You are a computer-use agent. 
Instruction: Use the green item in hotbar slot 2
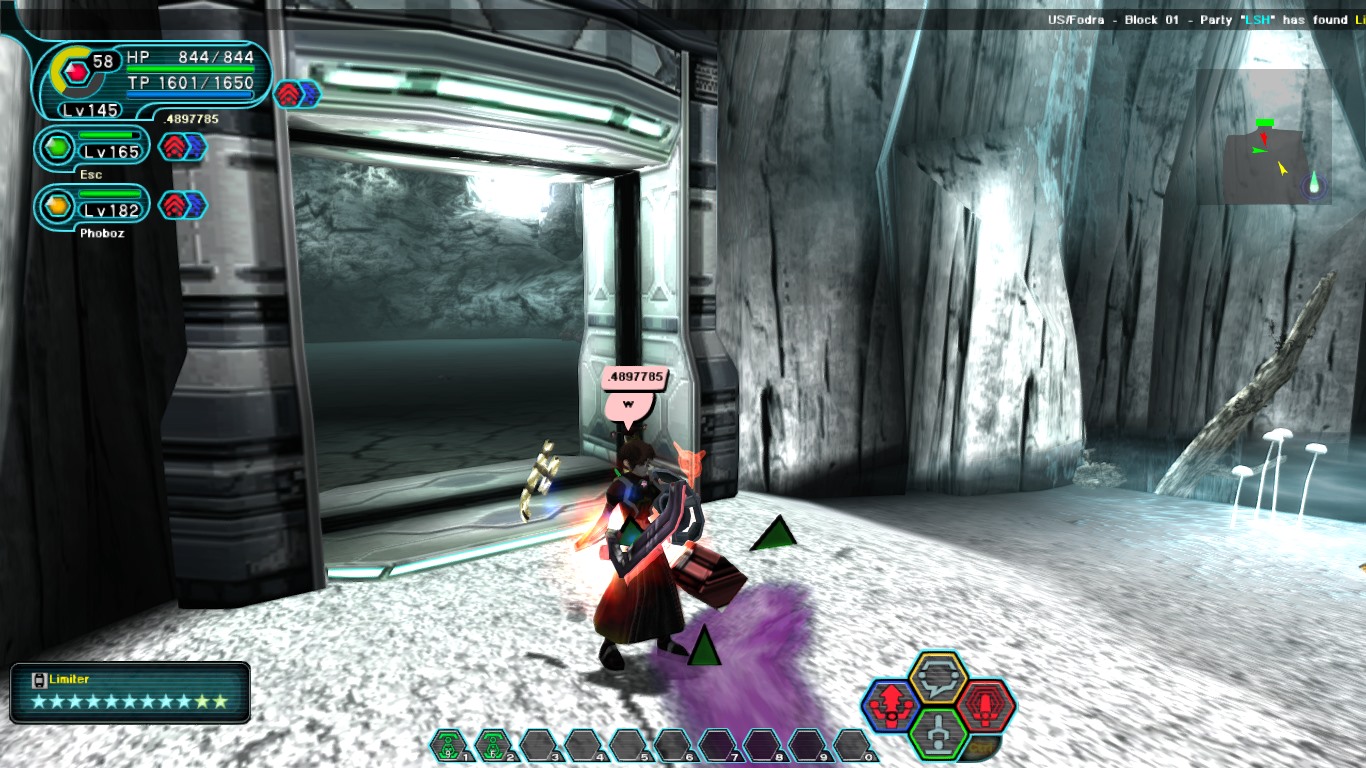tap(492, 745)
